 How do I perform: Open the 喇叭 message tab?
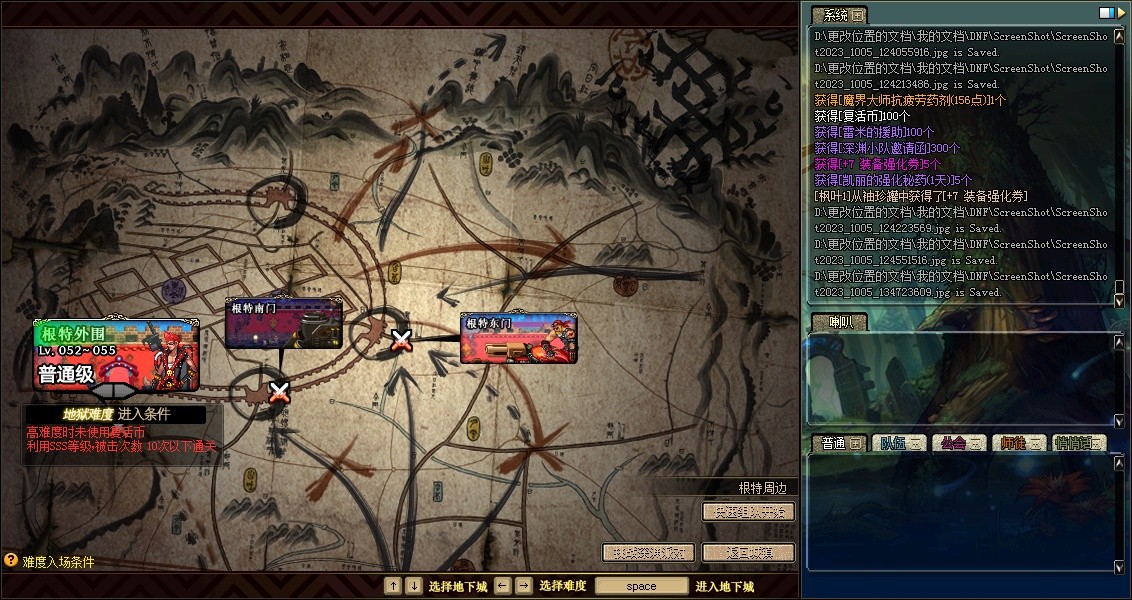click(838, 322)
